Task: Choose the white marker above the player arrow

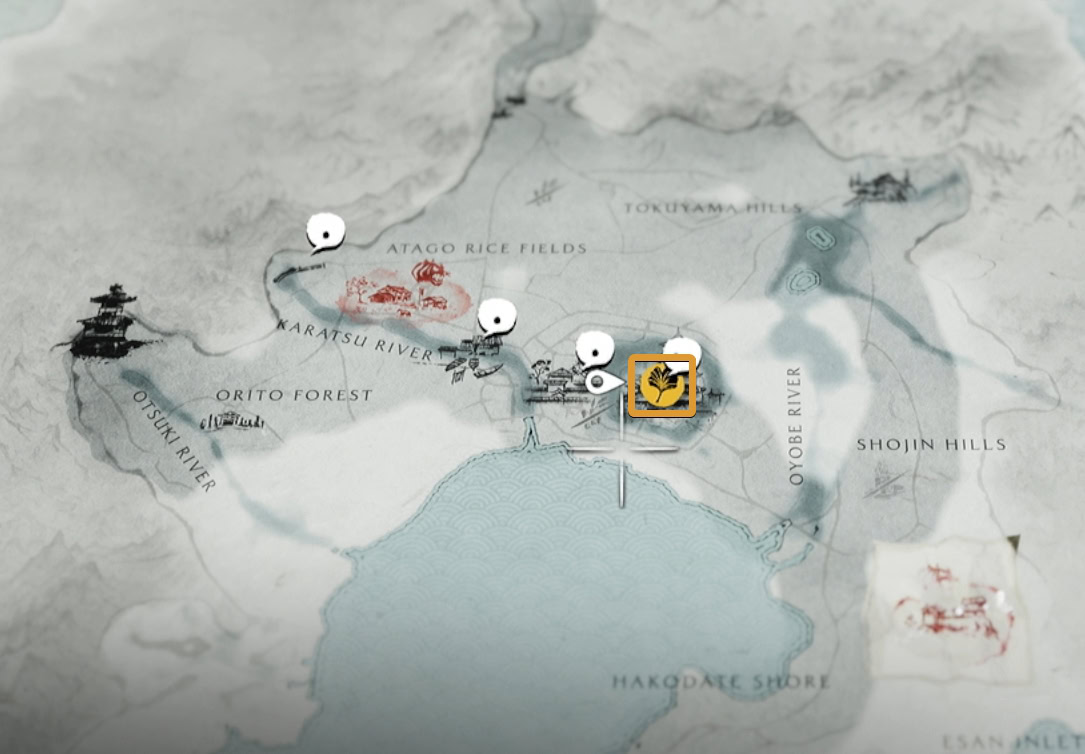Action: tap(595, 349)
